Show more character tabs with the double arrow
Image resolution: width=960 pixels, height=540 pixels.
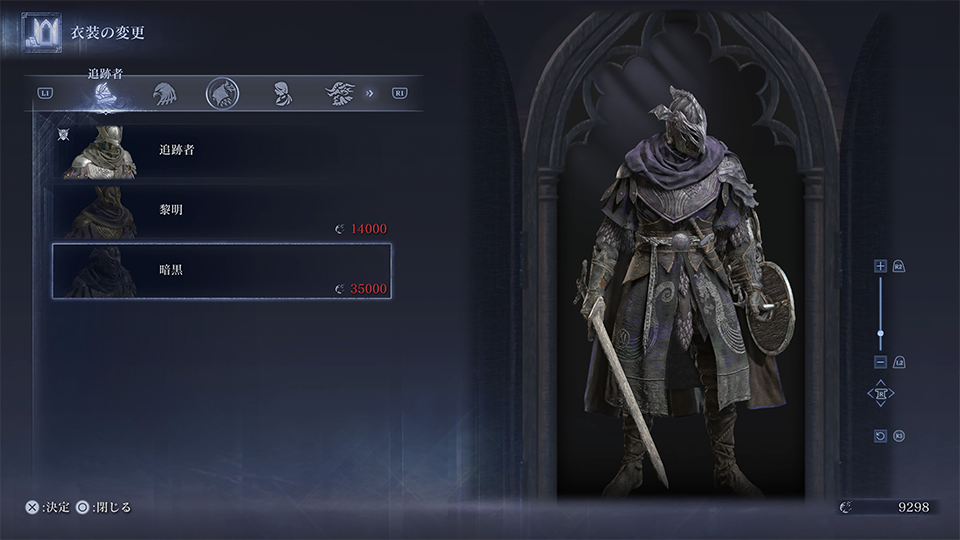[x=370, y=94]
